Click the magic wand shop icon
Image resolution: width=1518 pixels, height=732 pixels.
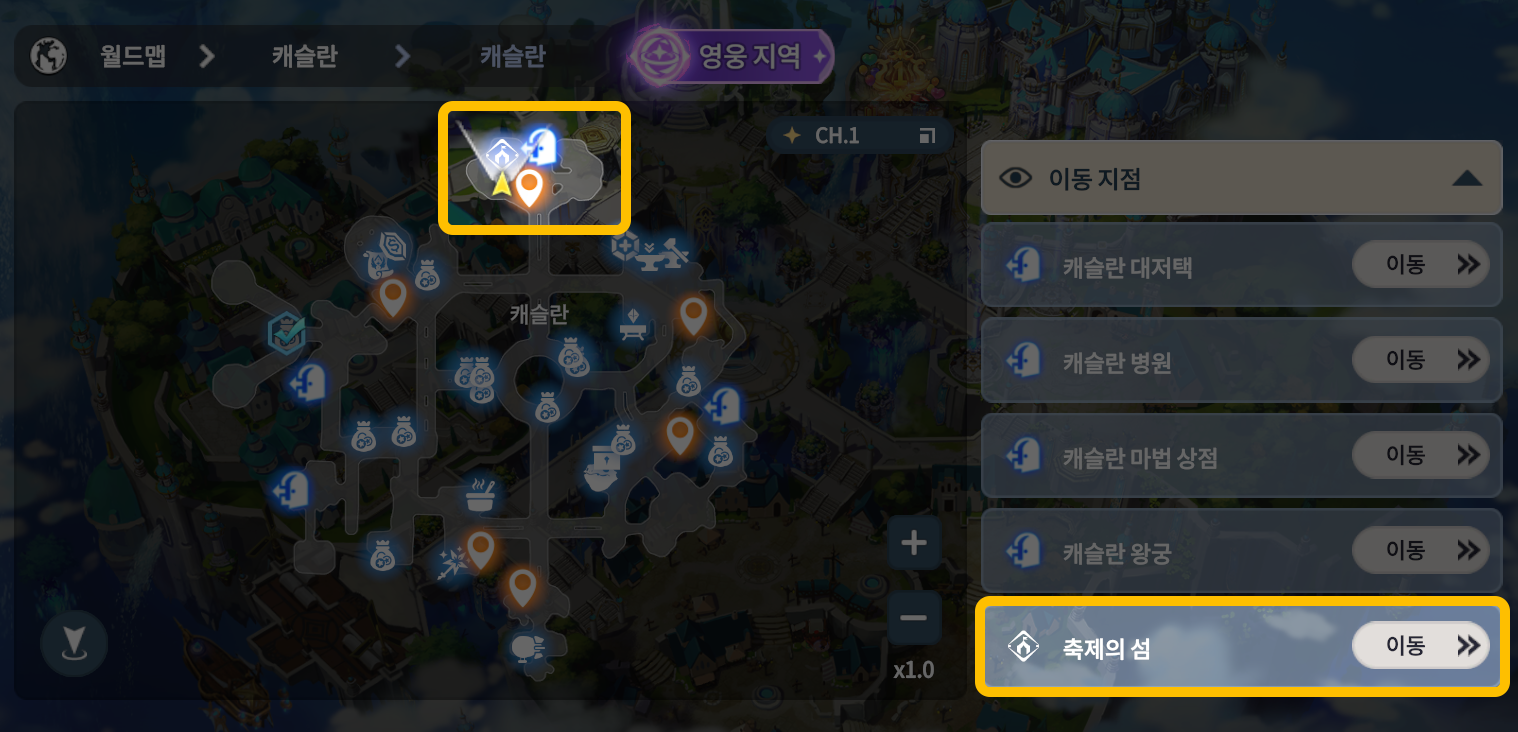point(455,563)
